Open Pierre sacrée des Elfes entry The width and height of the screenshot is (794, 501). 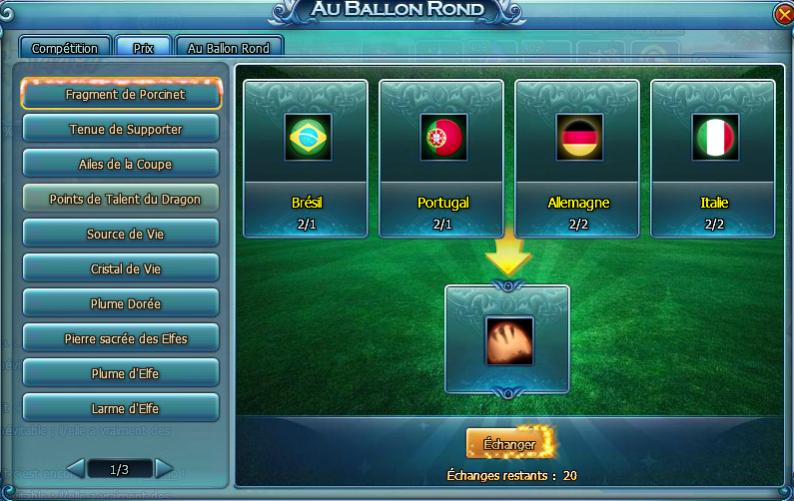[x=121, y=339]
